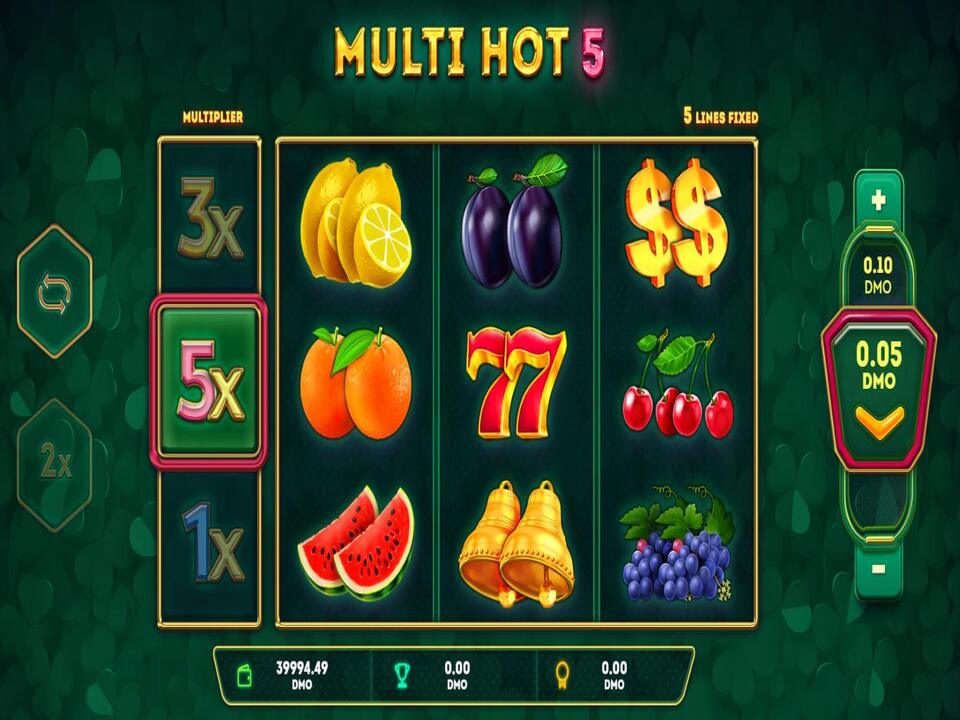Decrease the bet with the minus button

pyautogui.click(x=878, y=568)
